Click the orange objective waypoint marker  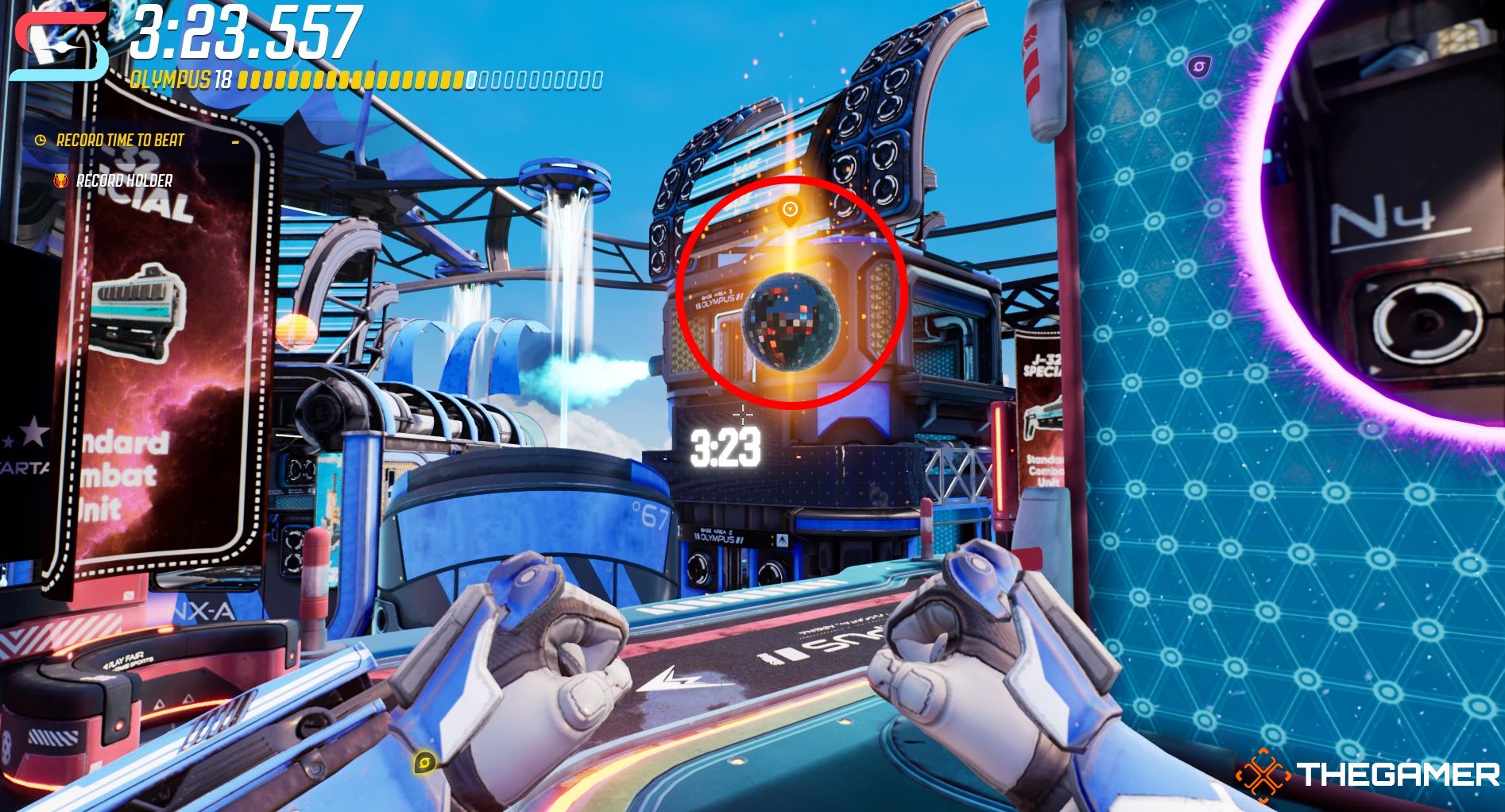click(789, 211)
